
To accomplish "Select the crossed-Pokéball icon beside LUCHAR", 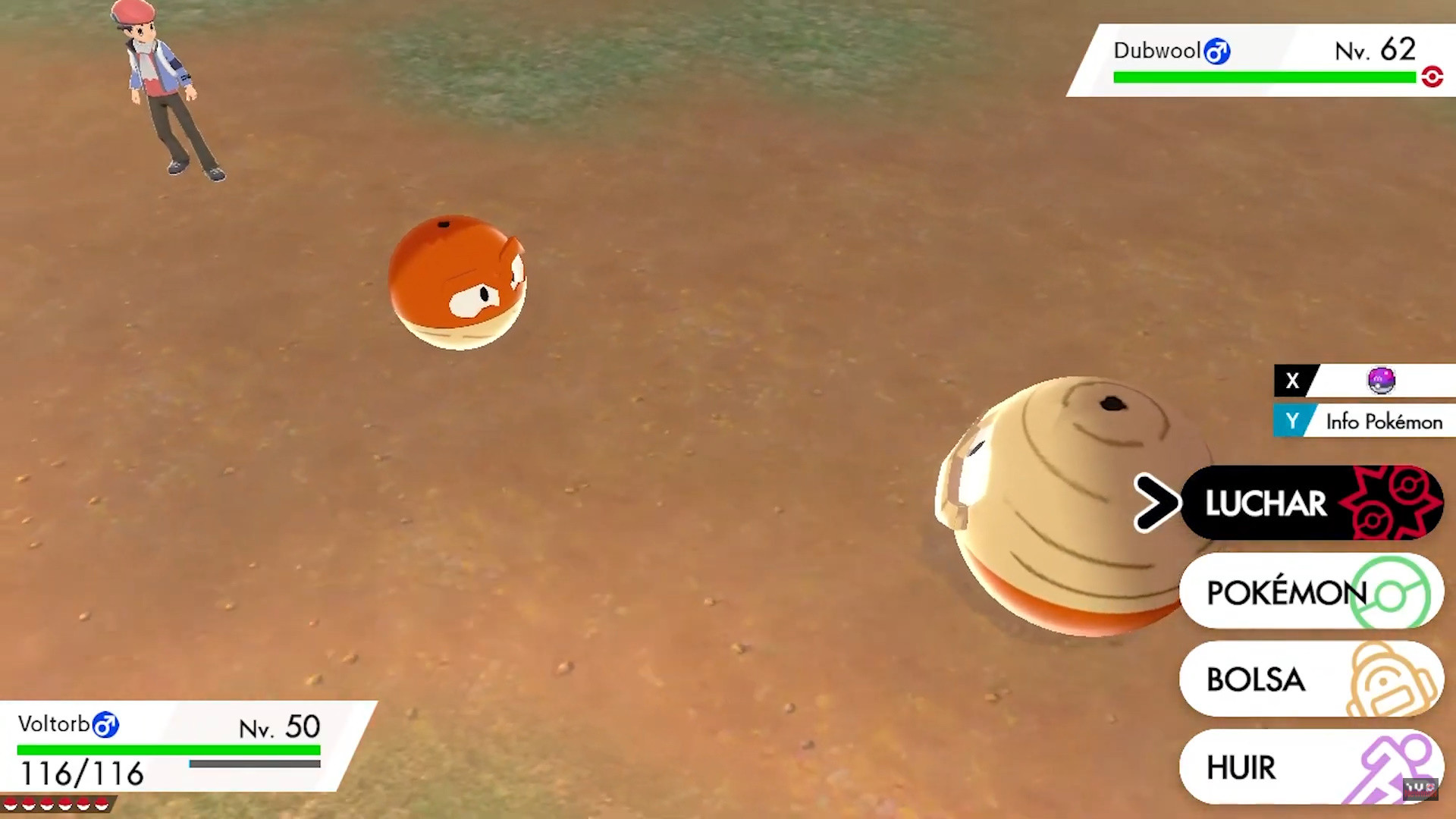I will pyautogui.click(x=1395, y=503).
